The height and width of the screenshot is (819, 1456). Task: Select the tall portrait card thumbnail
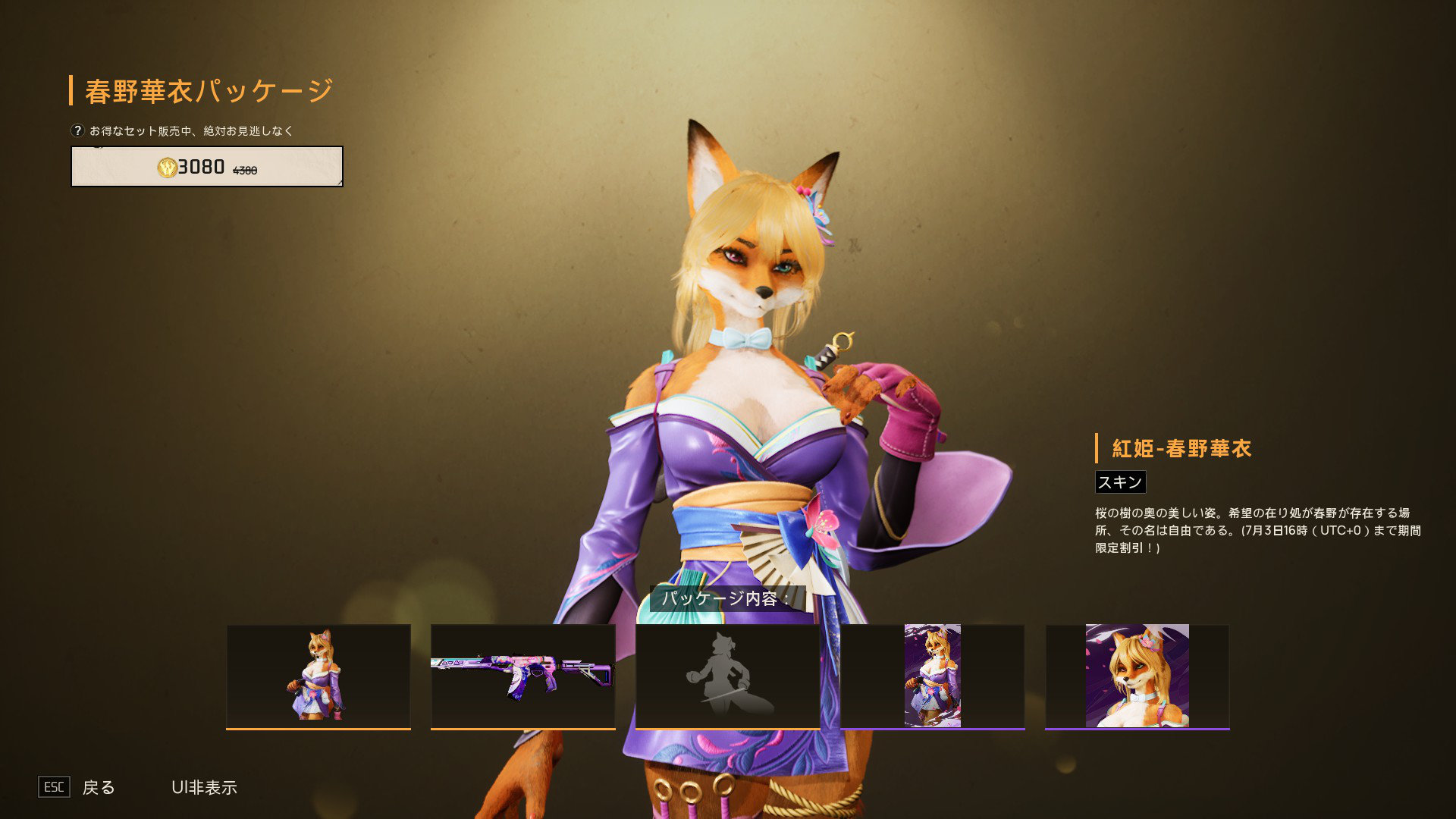point(933,676)
